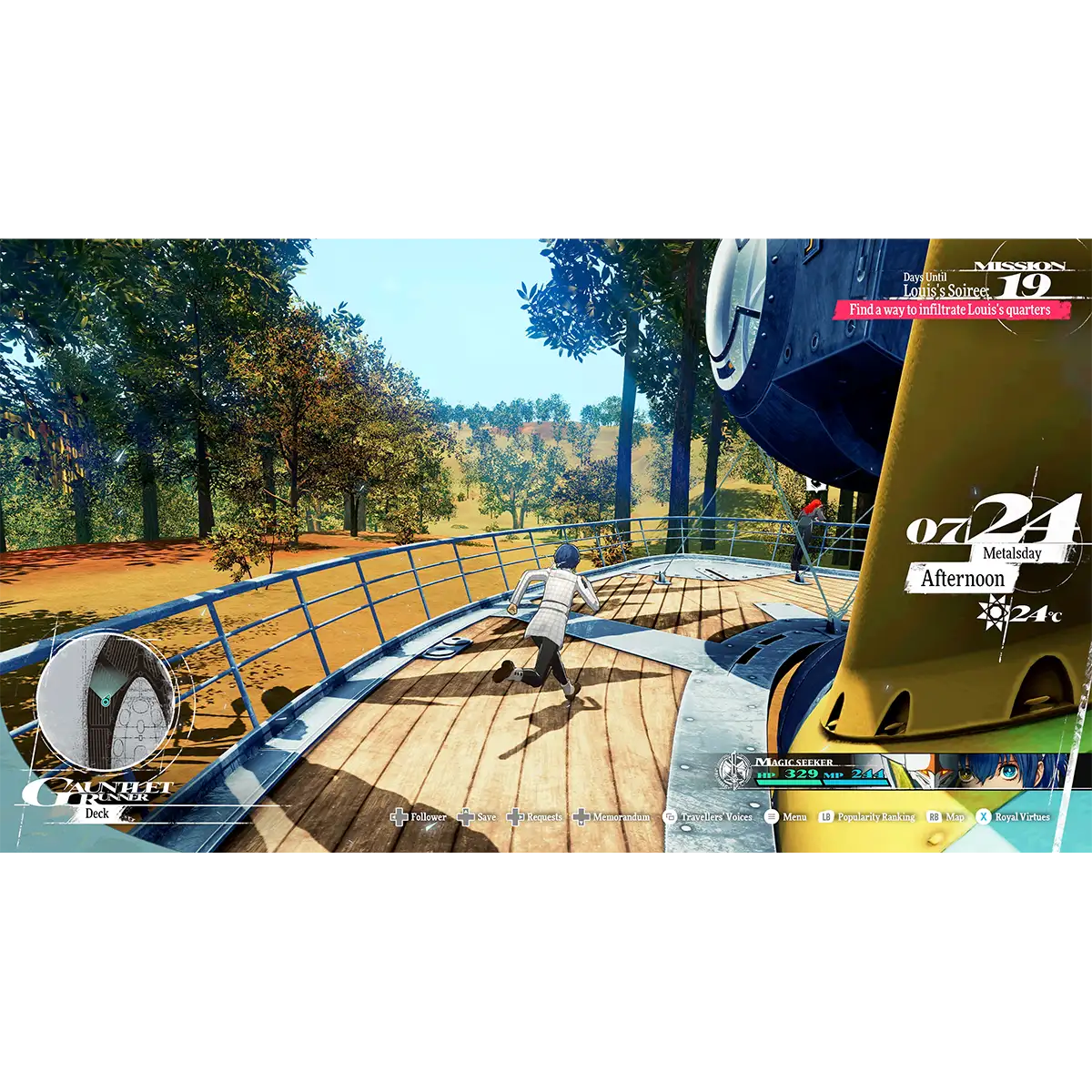Select the Louis's quarters mission objective banner
Viewport: 1092px width, 1092px height.
(x=950, y=310)
